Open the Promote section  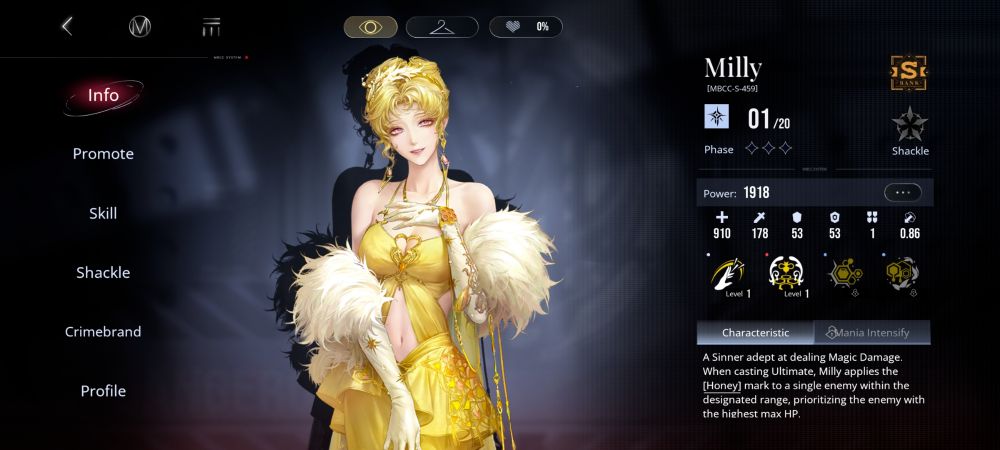point(103,154)
